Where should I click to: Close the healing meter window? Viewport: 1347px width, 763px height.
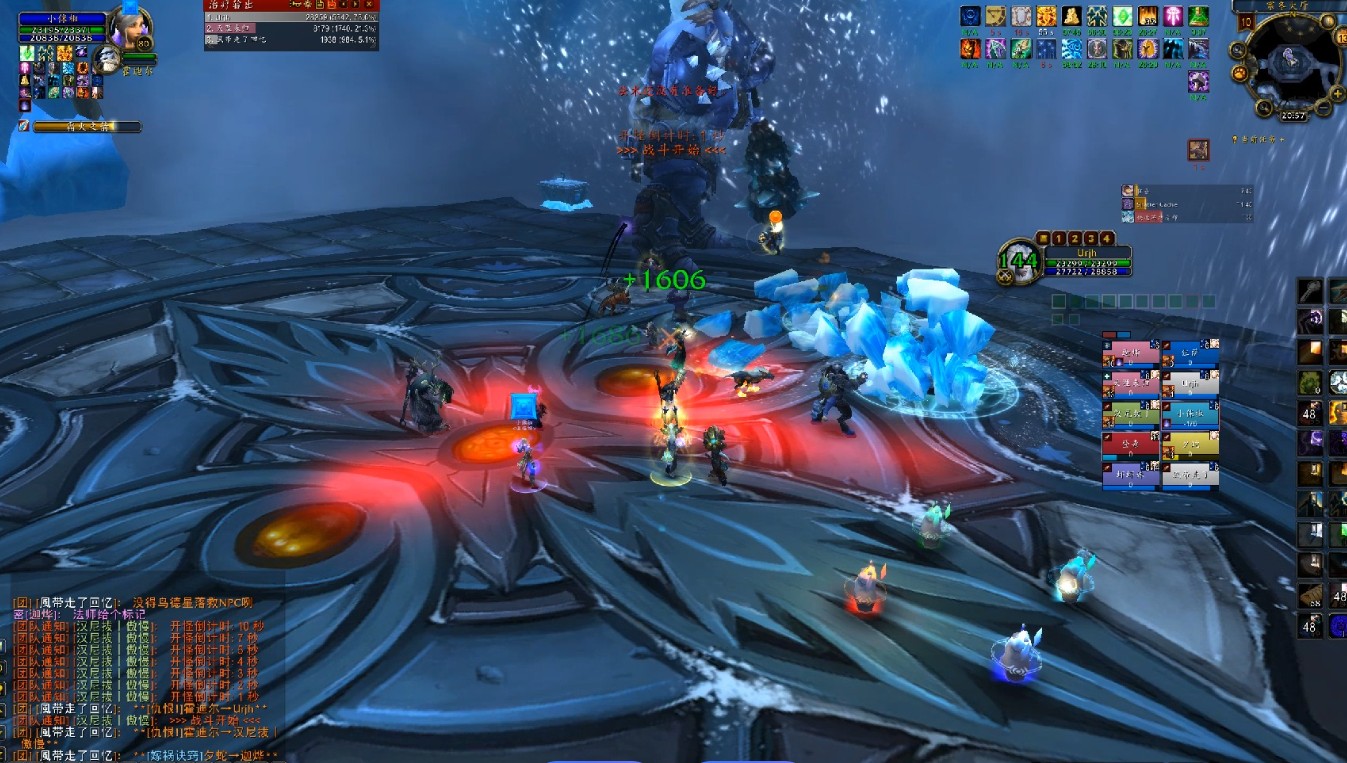pos(369,5)
